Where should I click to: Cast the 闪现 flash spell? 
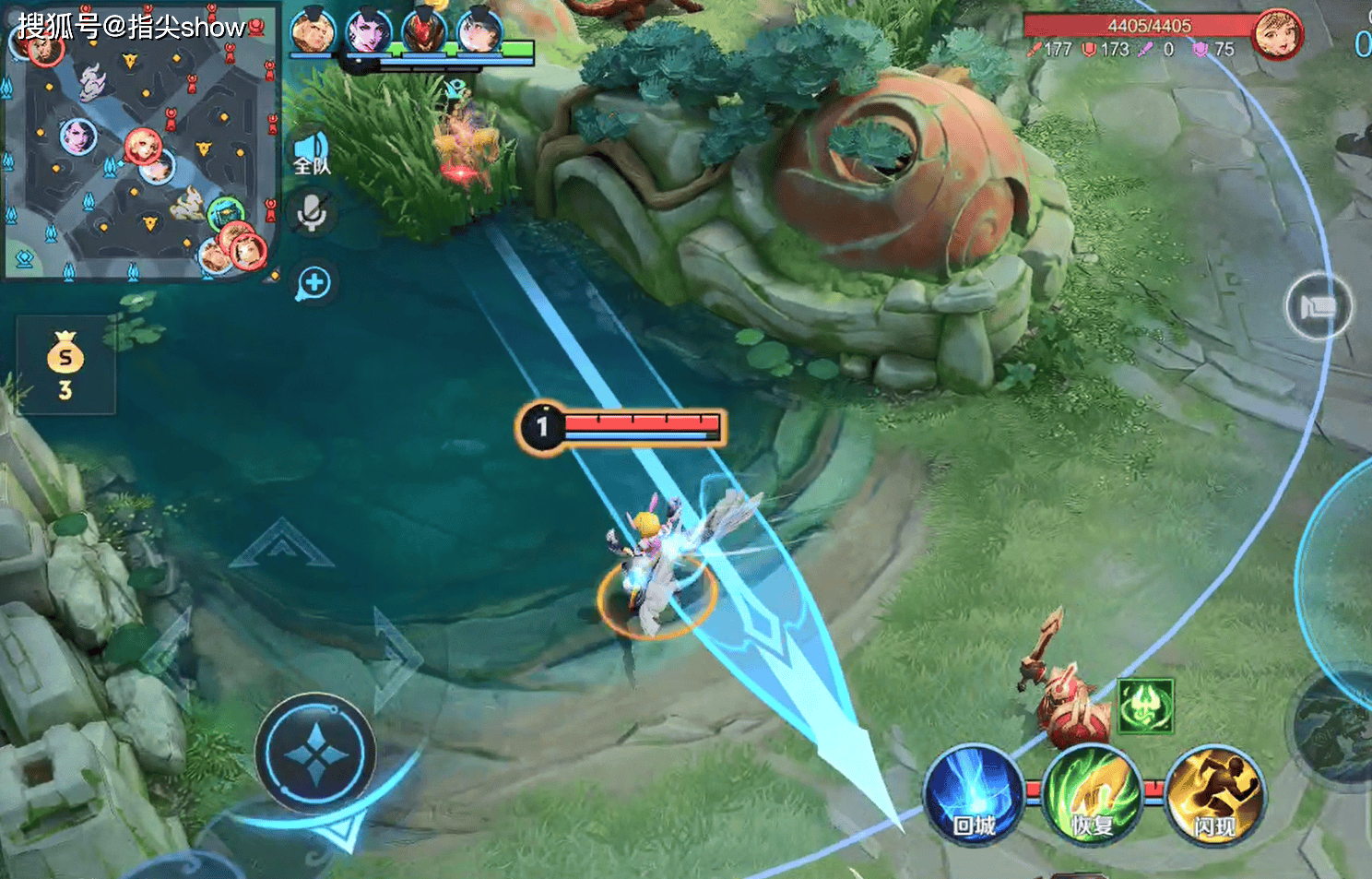point(1213,791)
